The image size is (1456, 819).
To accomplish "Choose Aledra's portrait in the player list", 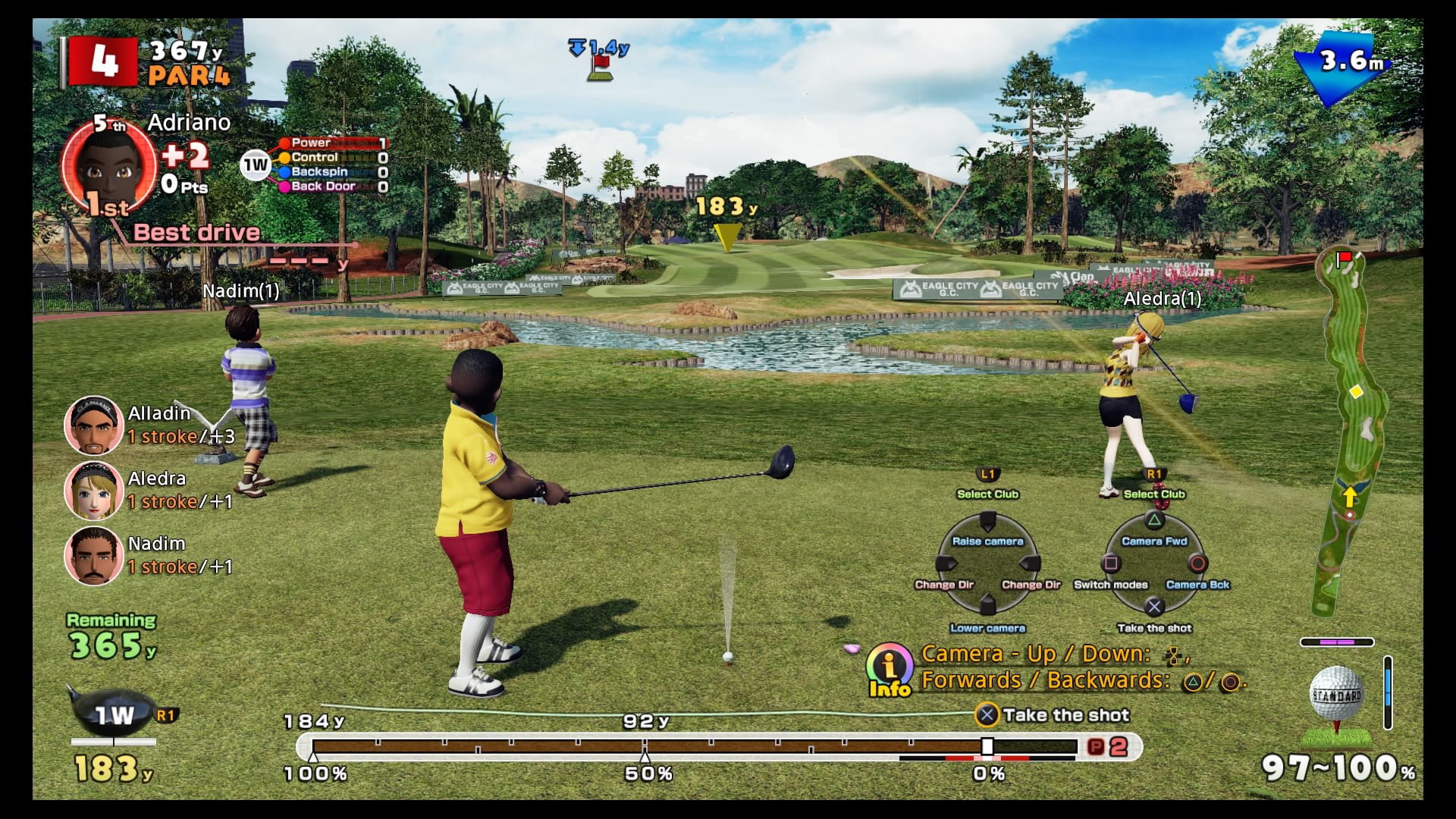I will pos(94,491).
